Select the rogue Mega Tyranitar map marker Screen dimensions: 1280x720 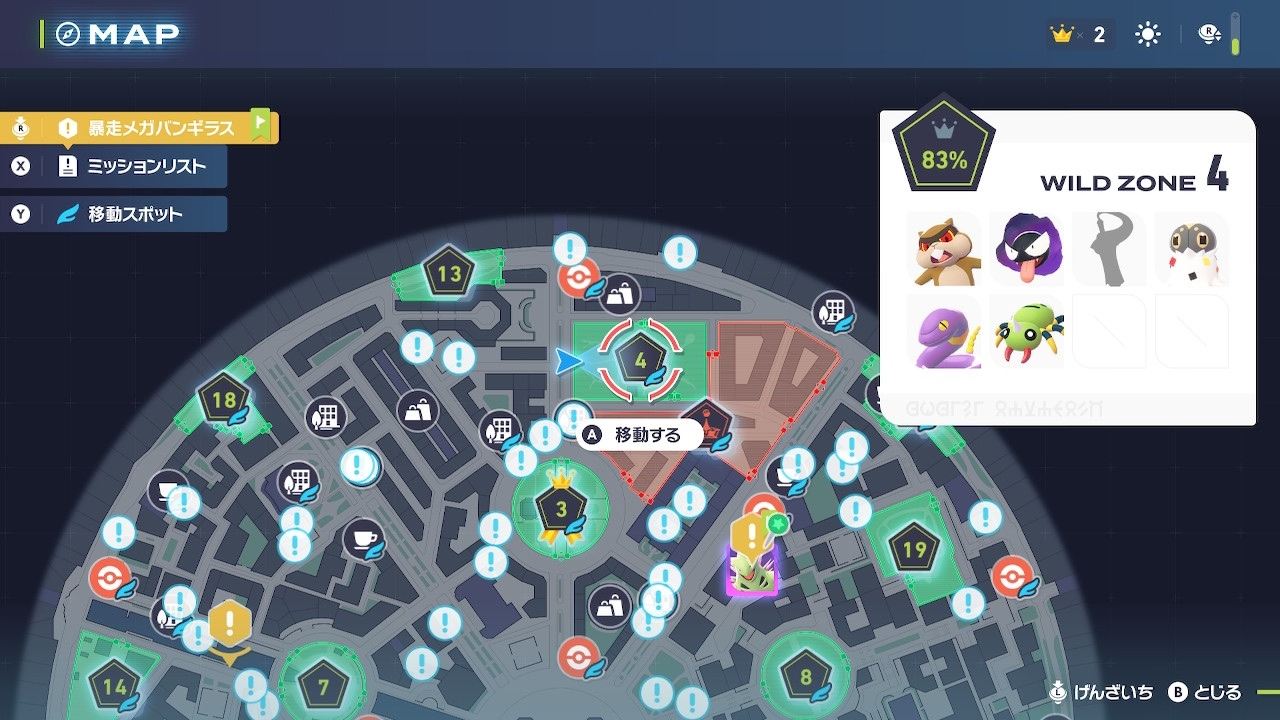click(x=752, y=570)
